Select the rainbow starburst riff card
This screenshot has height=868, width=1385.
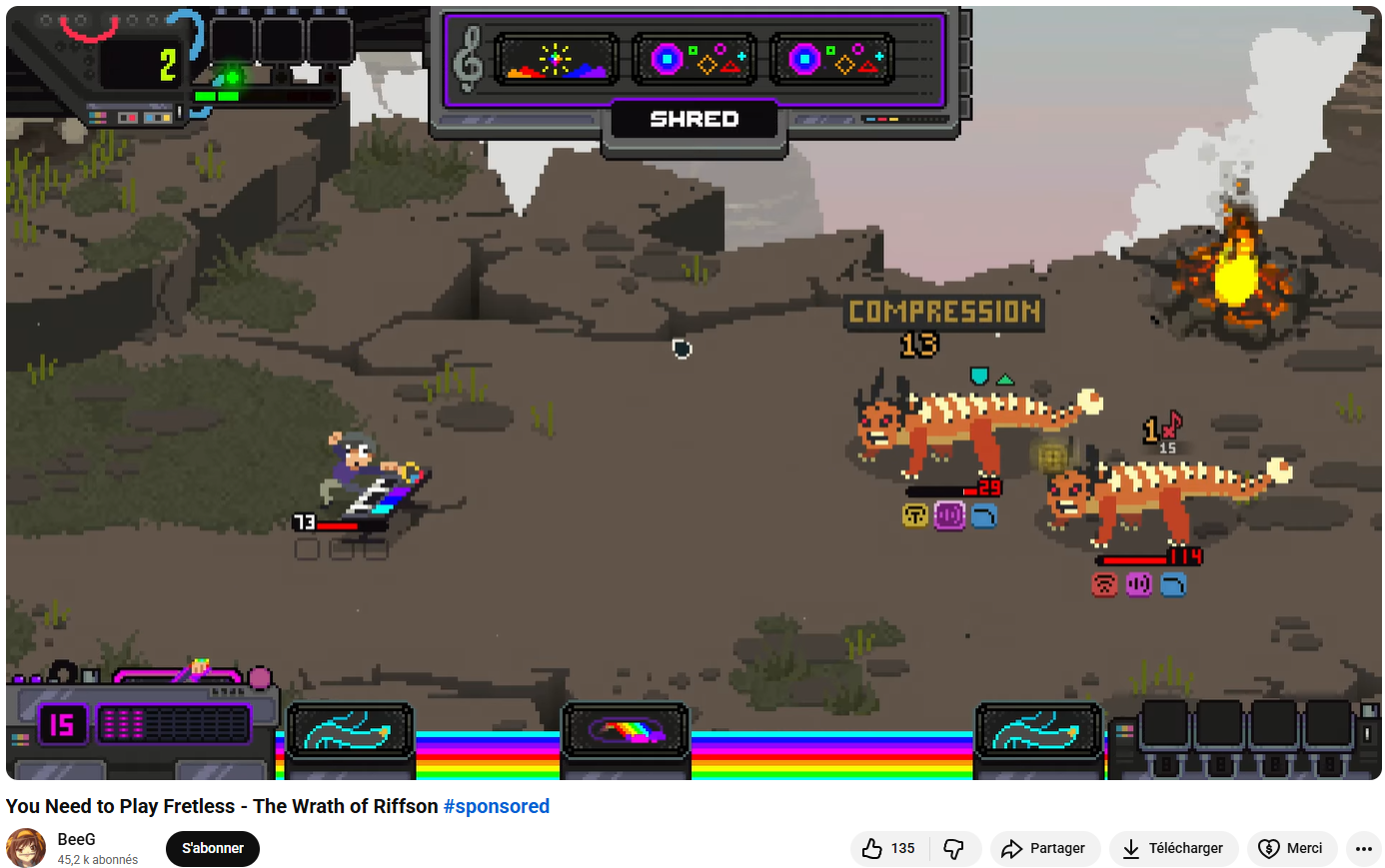(557, 60)
